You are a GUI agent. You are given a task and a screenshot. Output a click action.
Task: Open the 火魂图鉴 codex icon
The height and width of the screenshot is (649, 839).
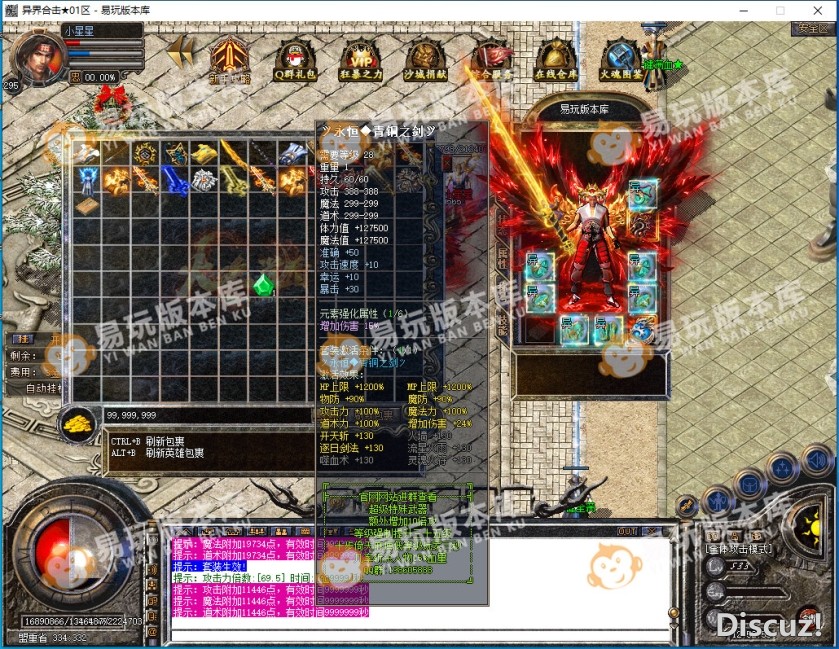coord(619,60)
